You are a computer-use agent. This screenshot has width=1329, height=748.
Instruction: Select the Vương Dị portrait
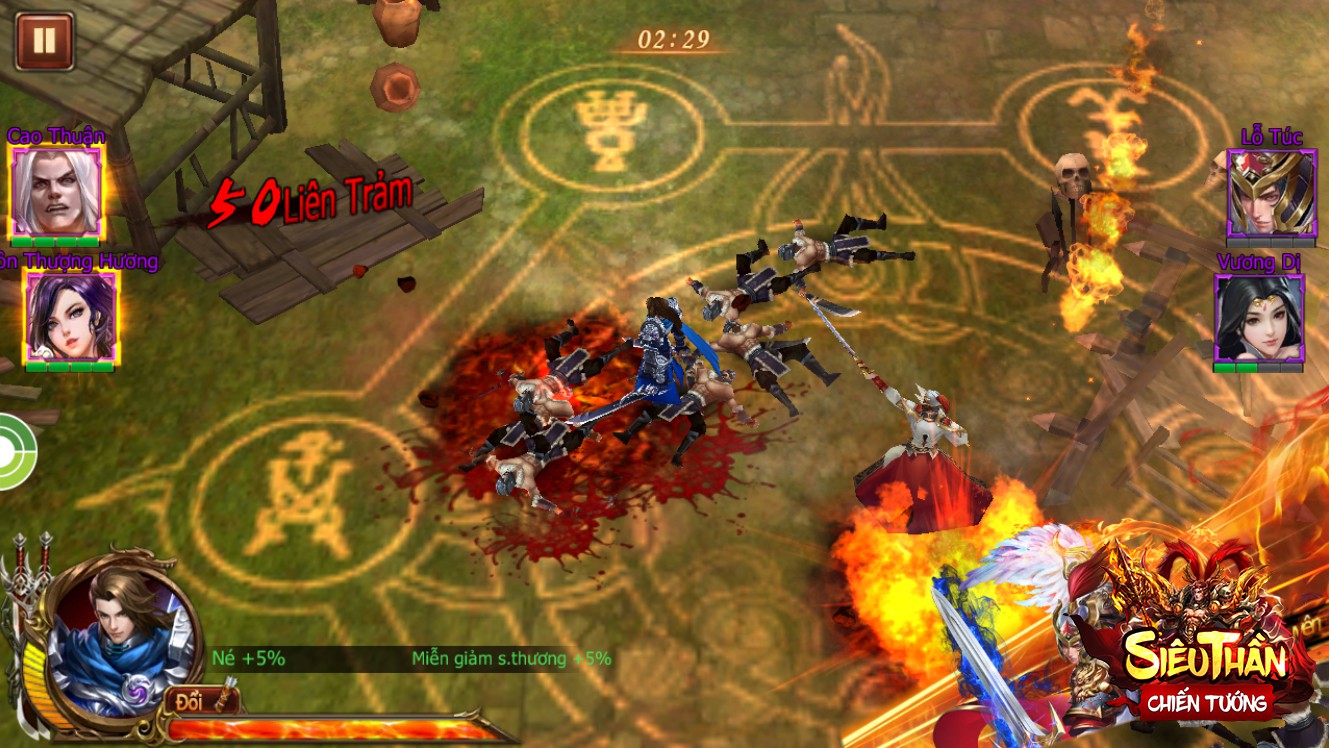click(1258, 317)
